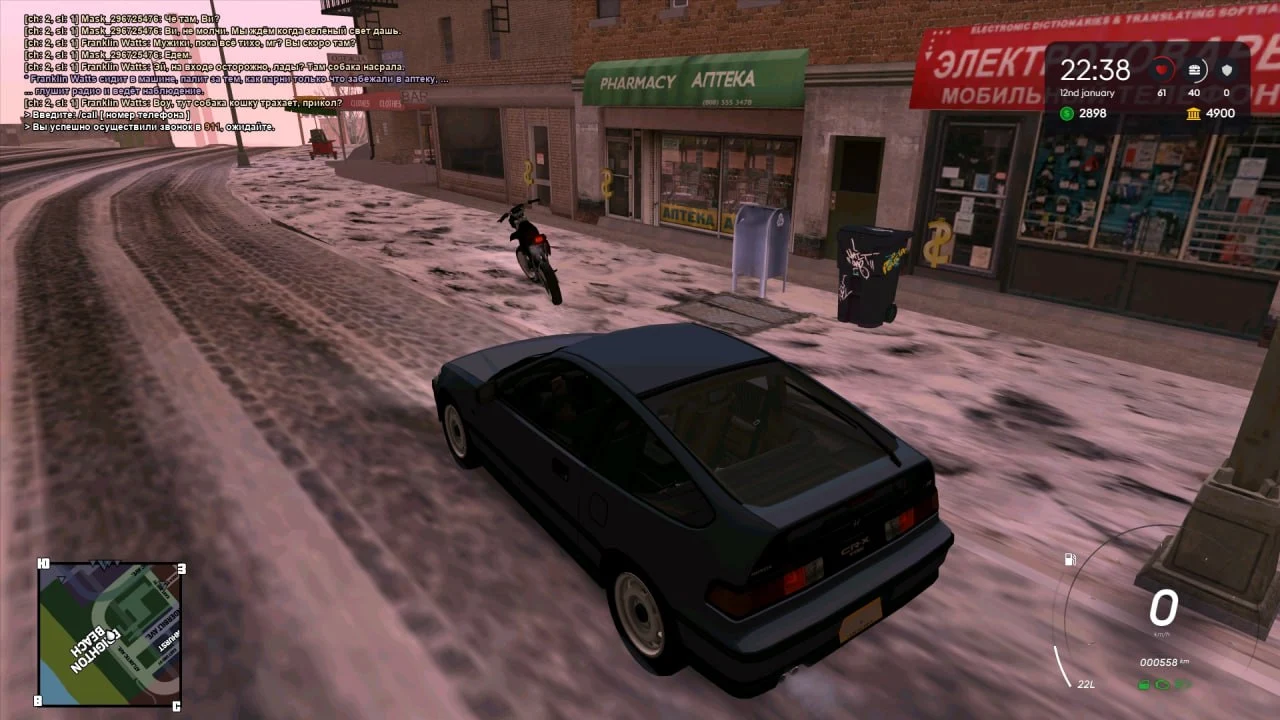Click the green engine status indicator
1280x720 pixels.
[1163, 684]
